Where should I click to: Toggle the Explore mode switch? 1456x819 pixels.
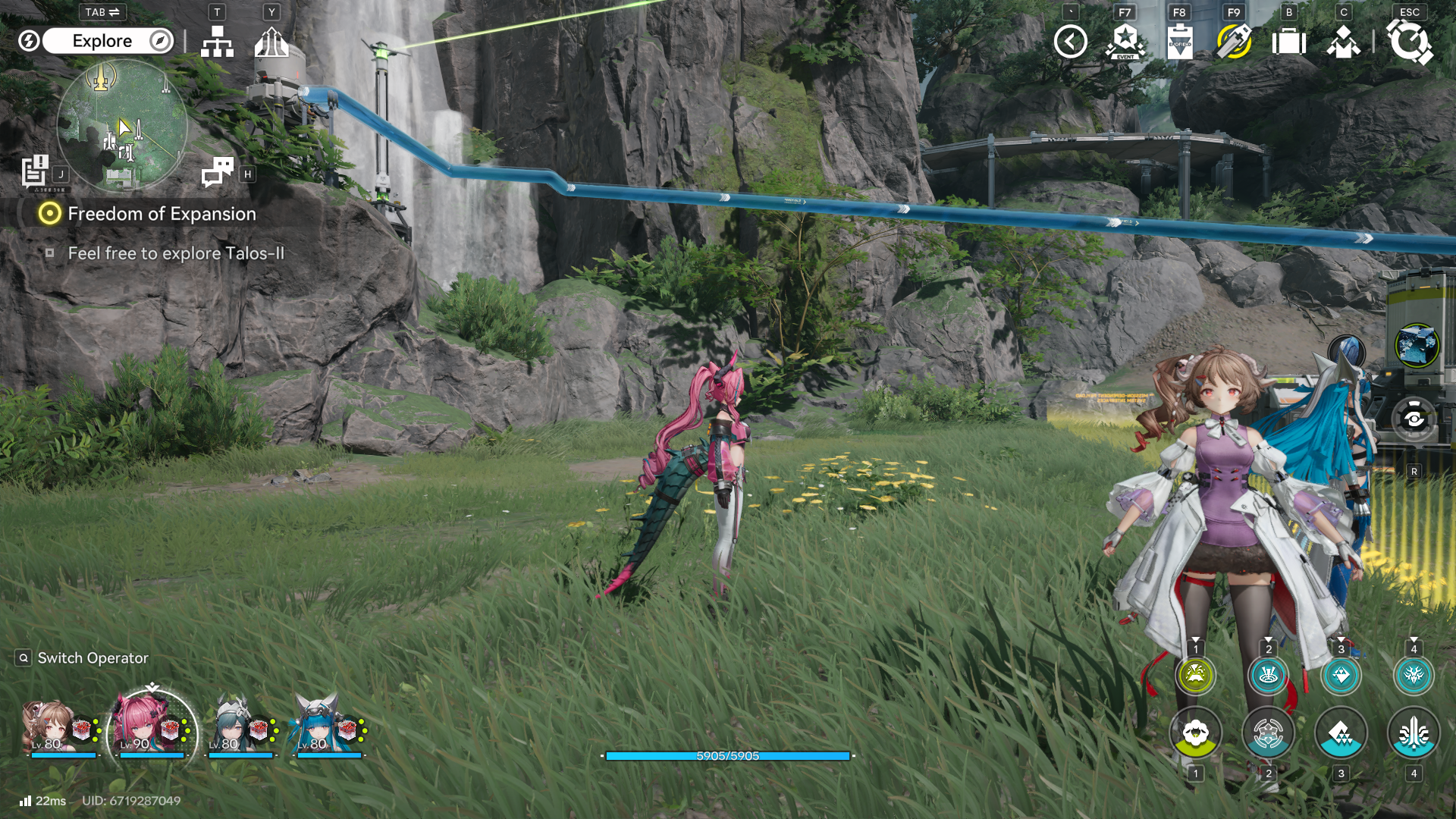(101, 41)
